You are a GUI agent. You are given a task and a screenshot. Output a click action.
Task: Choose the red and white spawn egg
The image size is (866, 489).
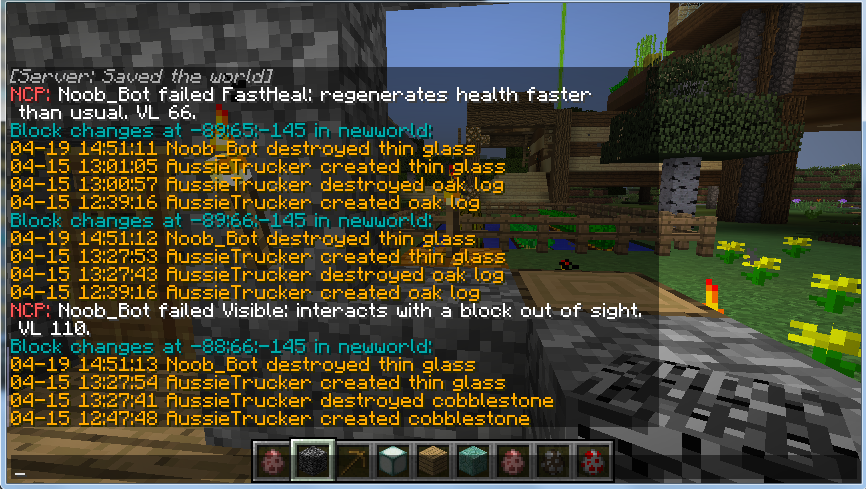click(591, 460)
